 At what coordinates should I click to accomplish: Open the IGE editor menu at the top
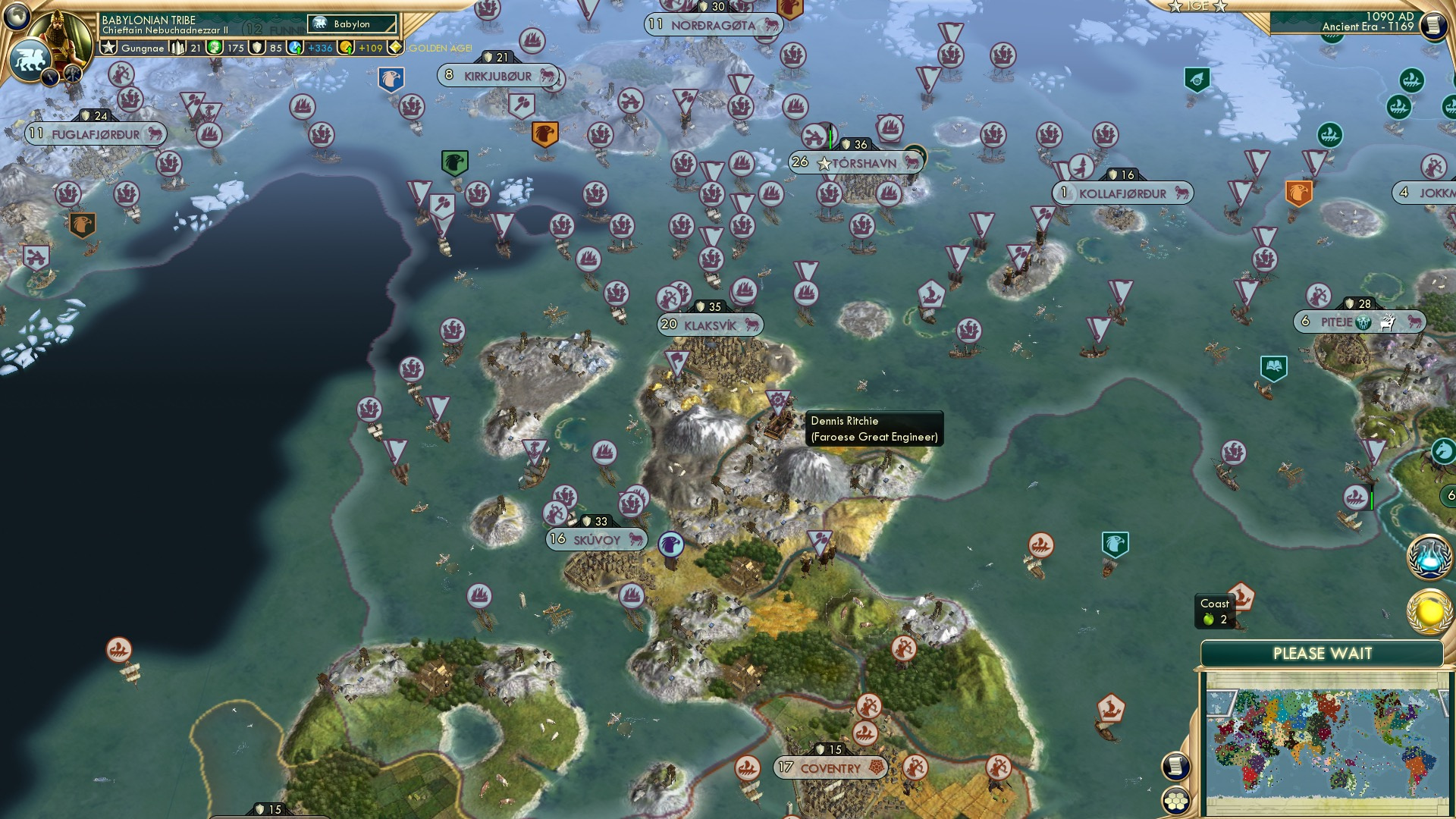click(x=1200, y=6)
